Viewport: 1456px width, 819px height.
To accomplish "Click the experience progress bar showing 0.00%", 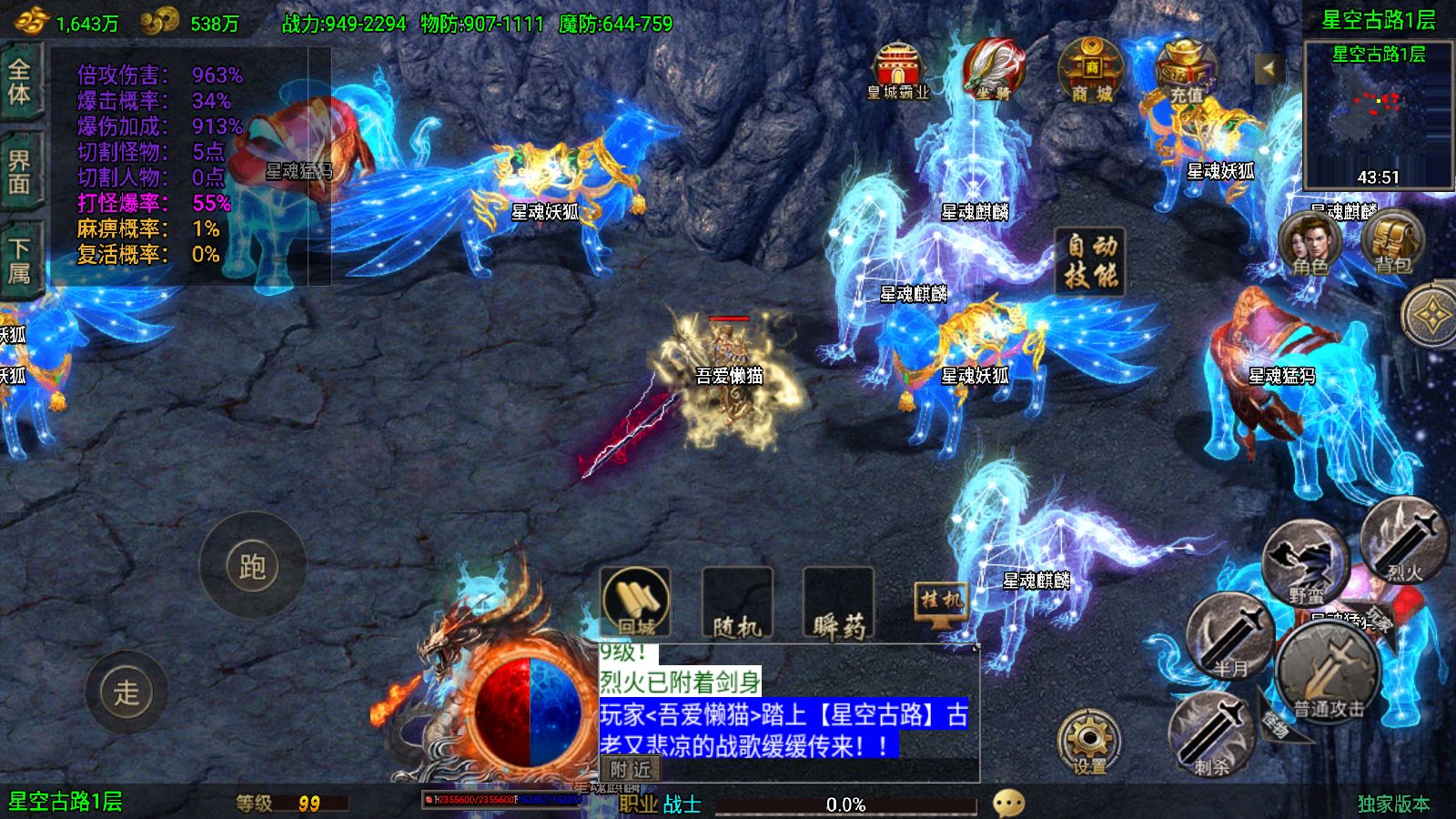I will [846, 803].
